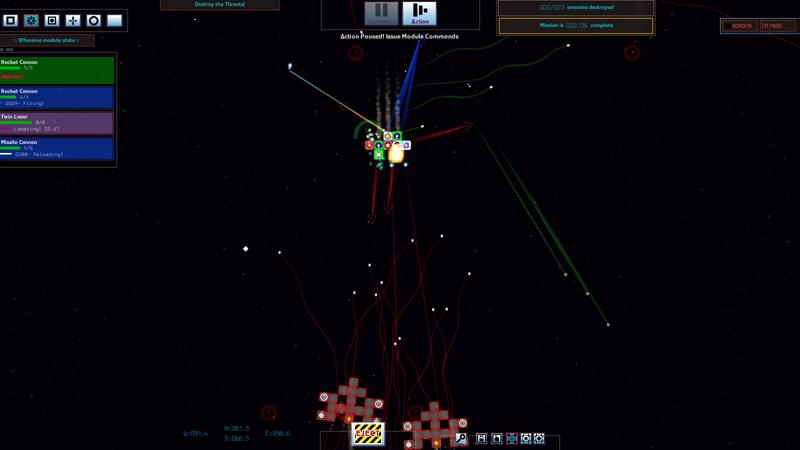Select the blue Rocket Cannon that is firing

coord(57,96)
